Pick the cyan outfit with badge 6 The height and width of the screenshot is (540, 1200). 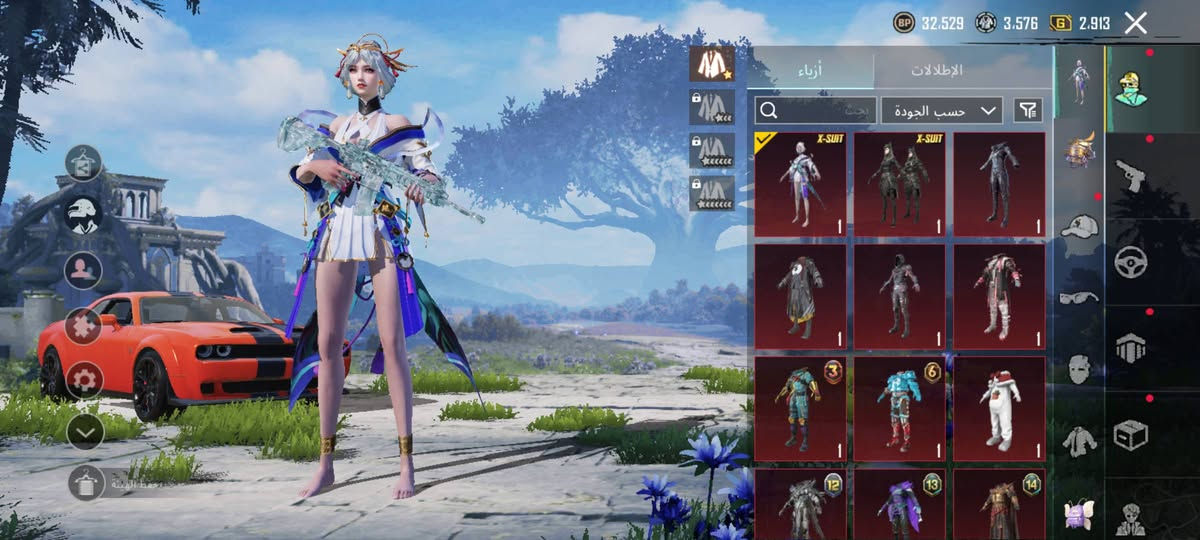pyautogui.click(x=899, y=408)
